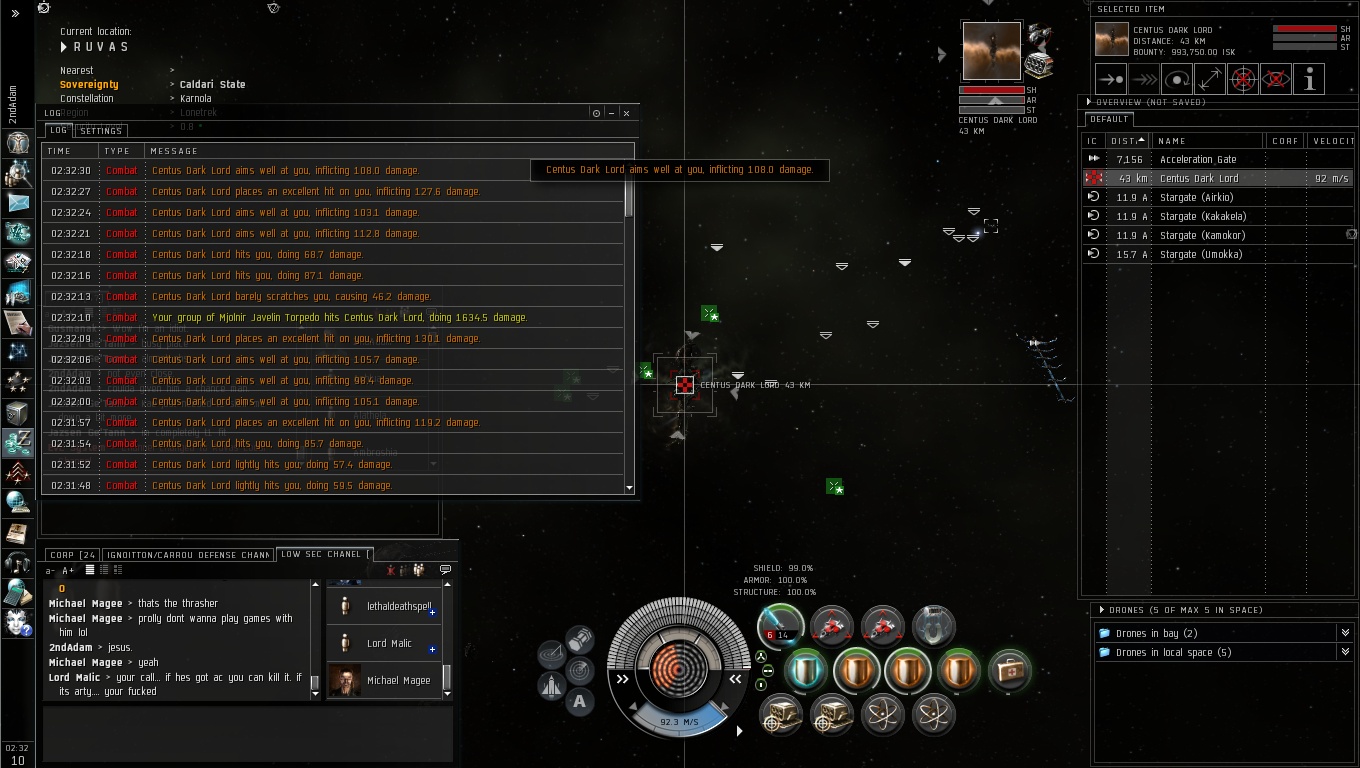Orbit the selected Centus Dark Lord
The height and width of the screenshot is (768, 1360).
1177,79
